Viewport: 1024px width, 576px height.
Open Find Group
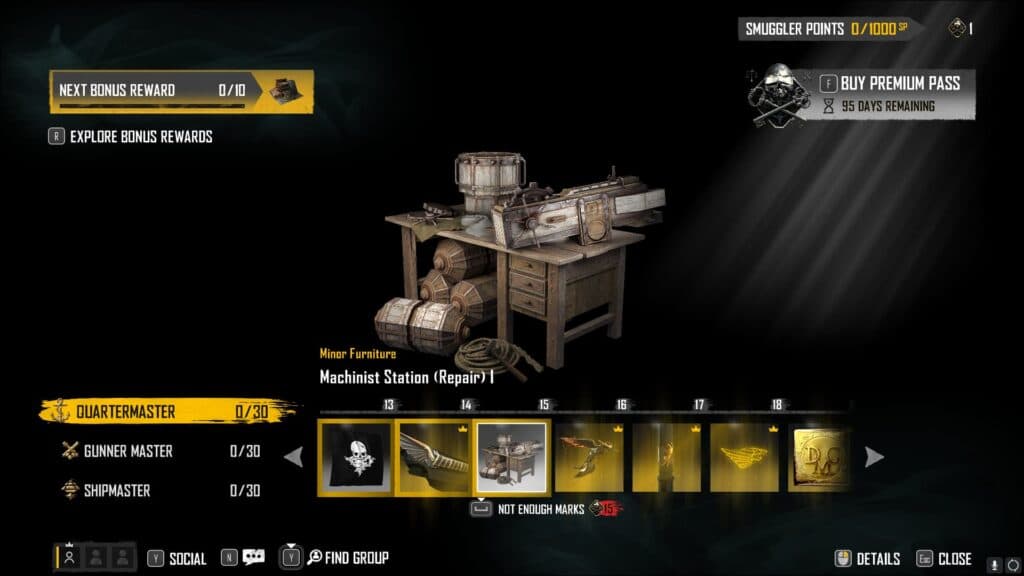pos(347,558)
